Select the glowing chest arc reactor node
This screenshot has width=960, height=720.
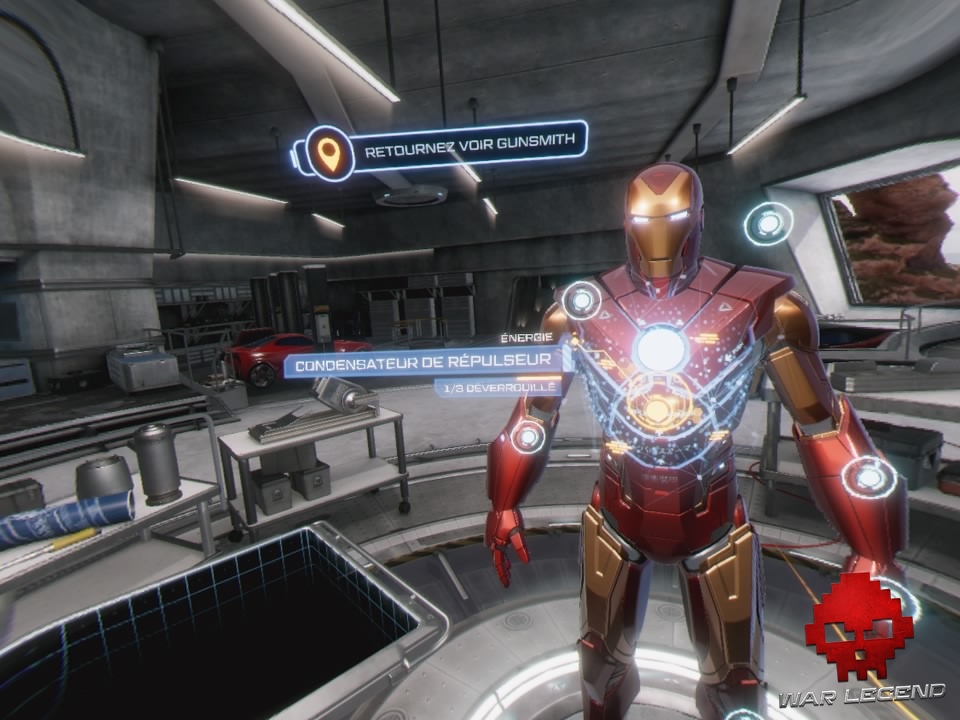point(661,348)
